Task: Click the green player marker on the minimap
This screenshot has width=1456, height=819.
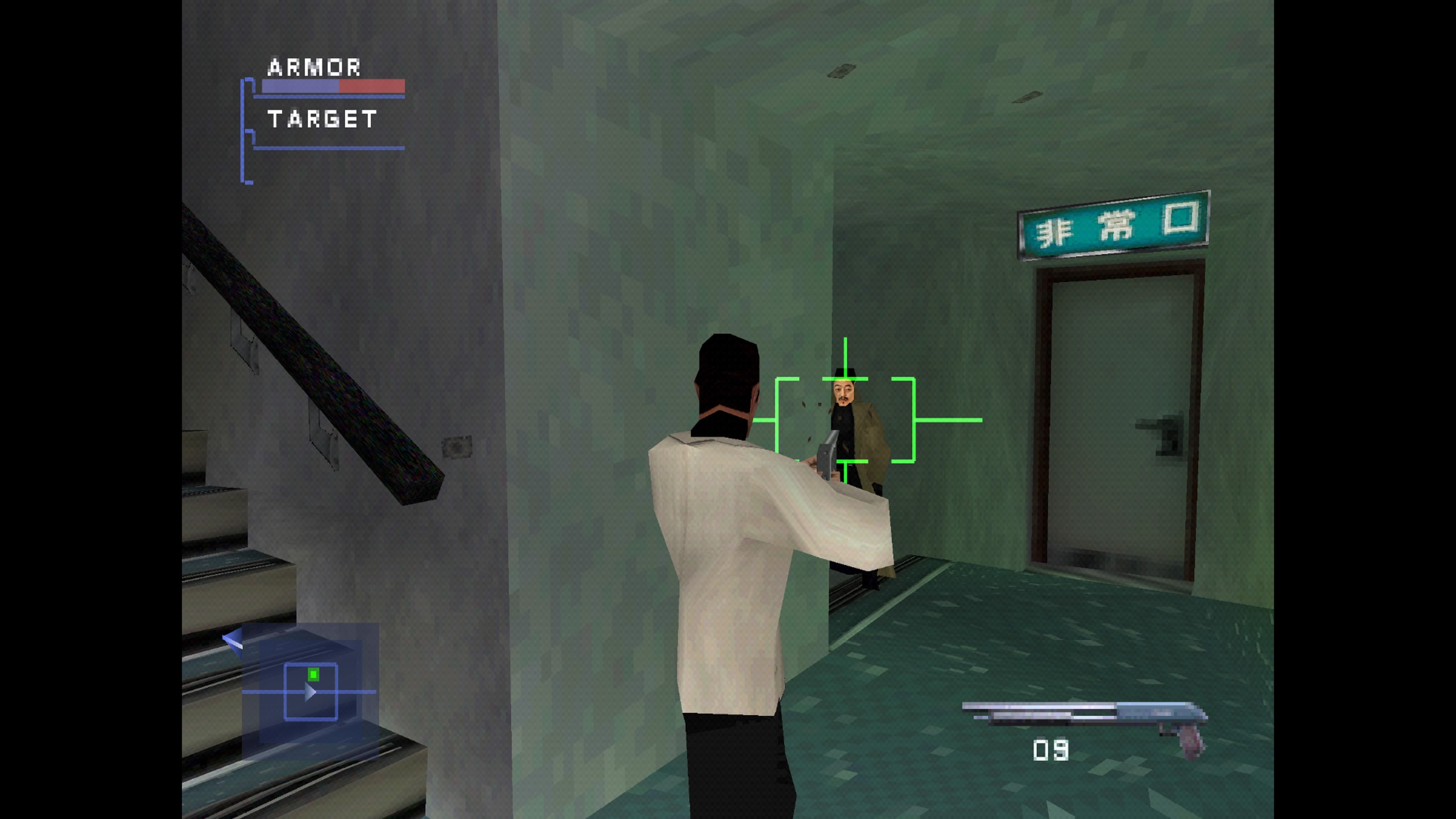Action: (313, 675)
